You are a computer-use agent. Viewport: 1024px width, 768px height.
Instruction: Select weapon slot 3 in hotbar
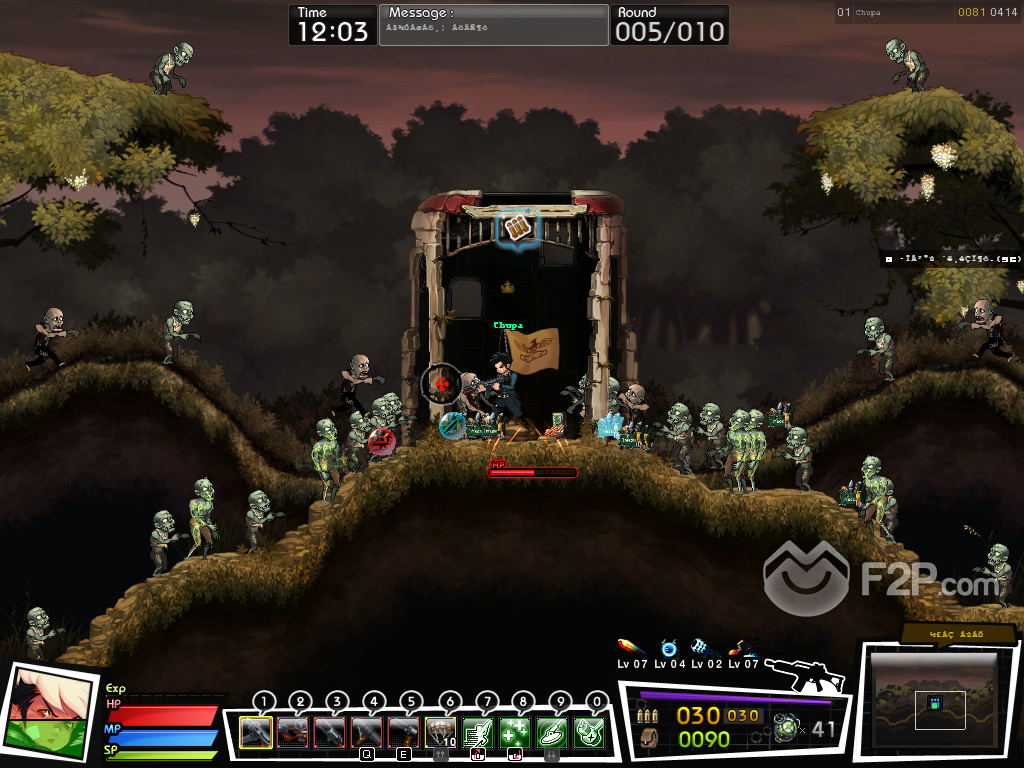[x=329, y=732]
